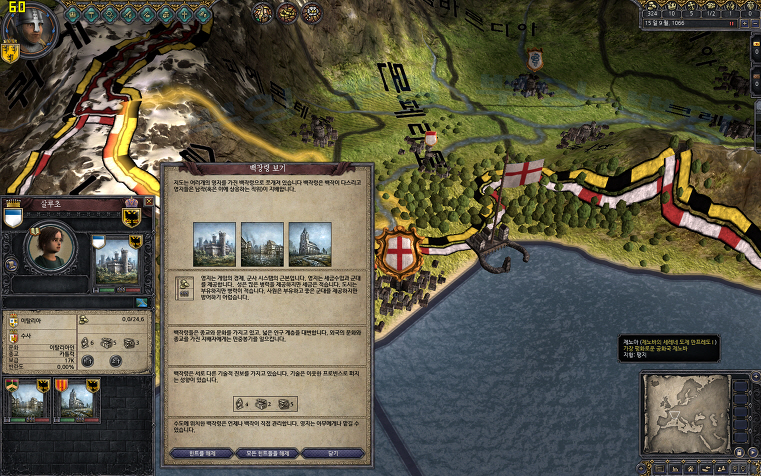The height and width of the screenshot is (476, 761).
Task: Select the city picture in the hint window
Action: (260, 243)
